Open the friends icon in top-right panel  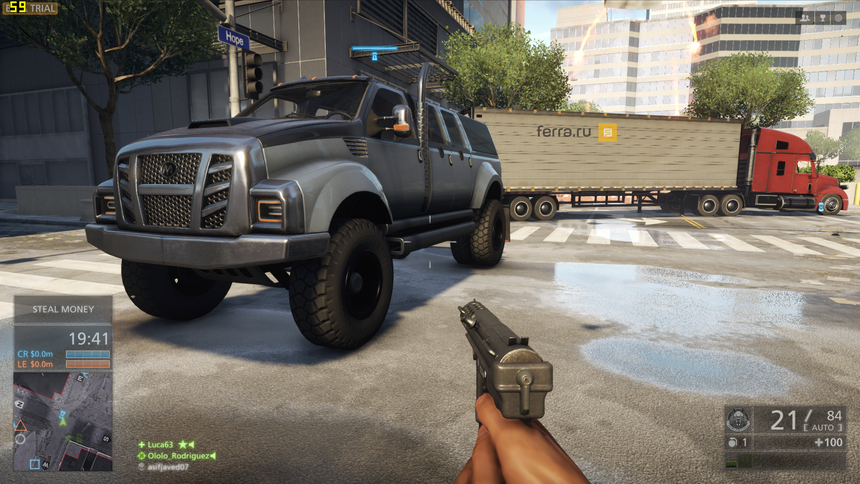click(804, 17)
